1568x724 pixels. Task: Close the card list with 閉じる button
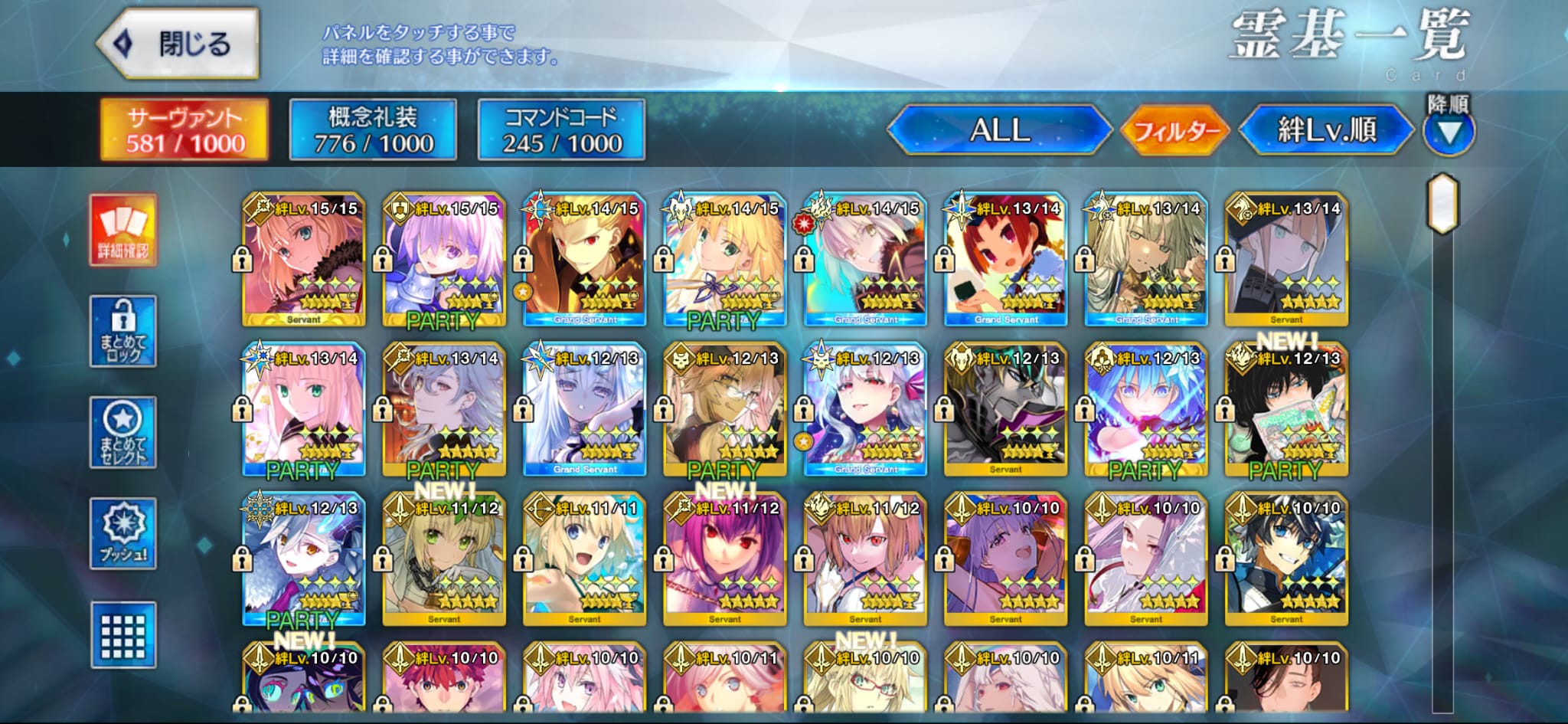click(x=179, y=44)
